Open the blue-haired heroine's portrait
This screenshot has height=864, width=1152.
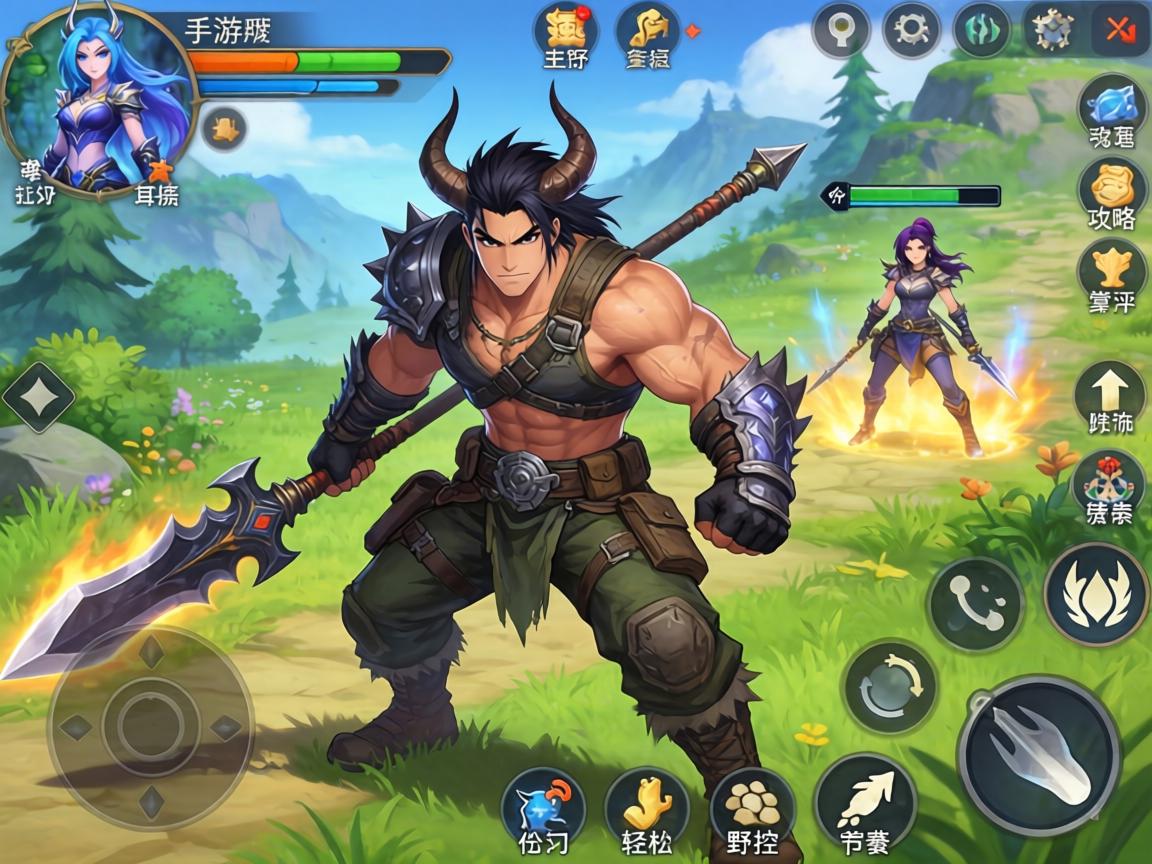[97, 100]
